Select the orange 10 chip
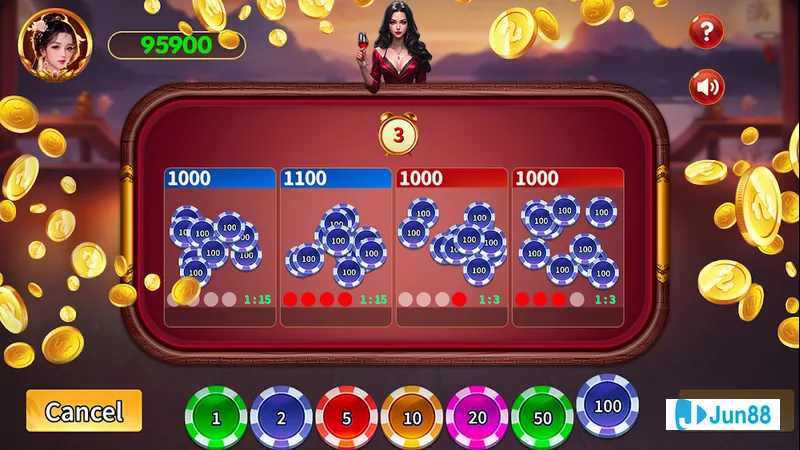 point(411,417)
